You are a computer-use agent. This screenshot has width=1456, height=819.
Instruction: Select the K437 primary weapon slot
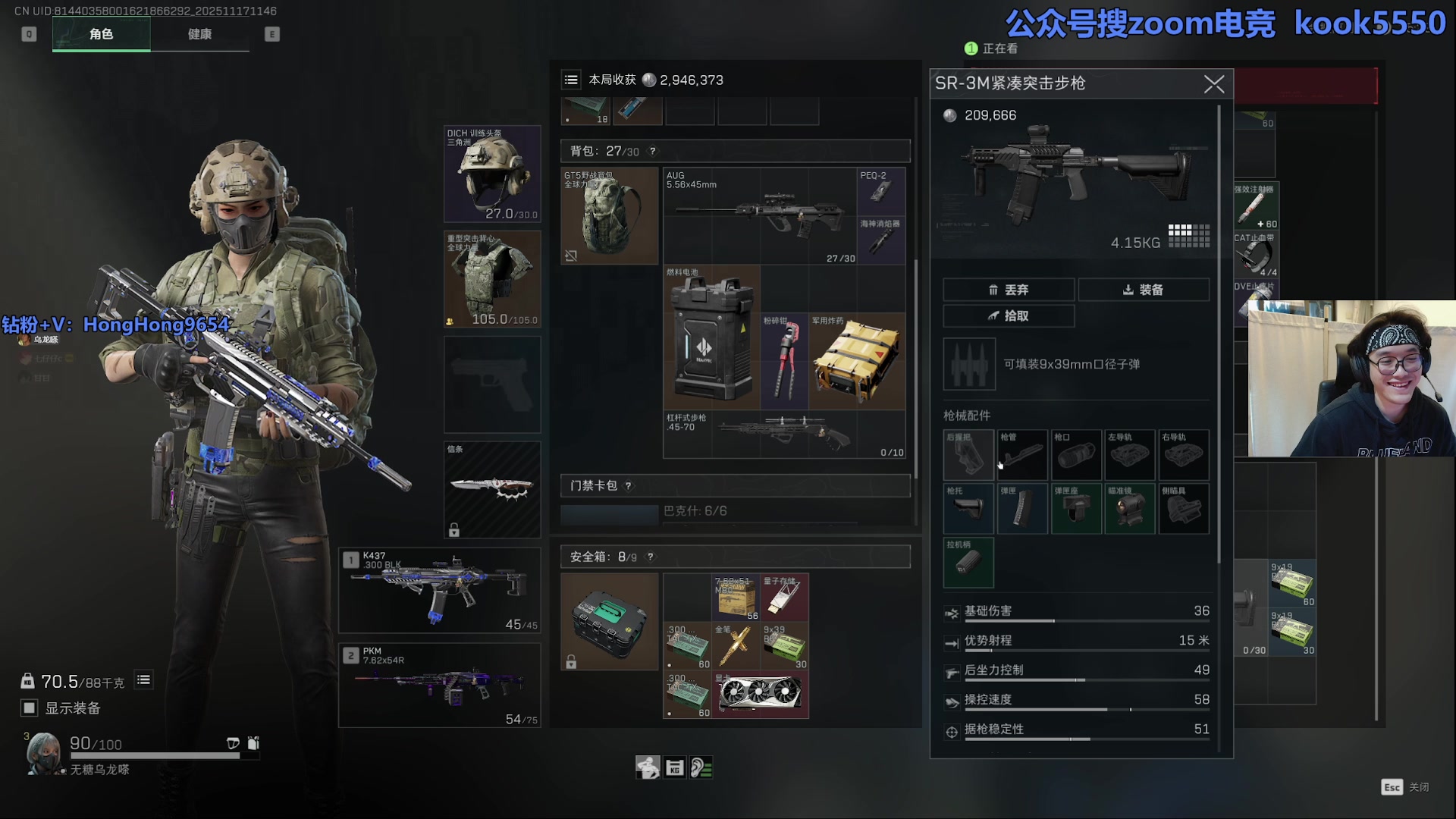440,591
